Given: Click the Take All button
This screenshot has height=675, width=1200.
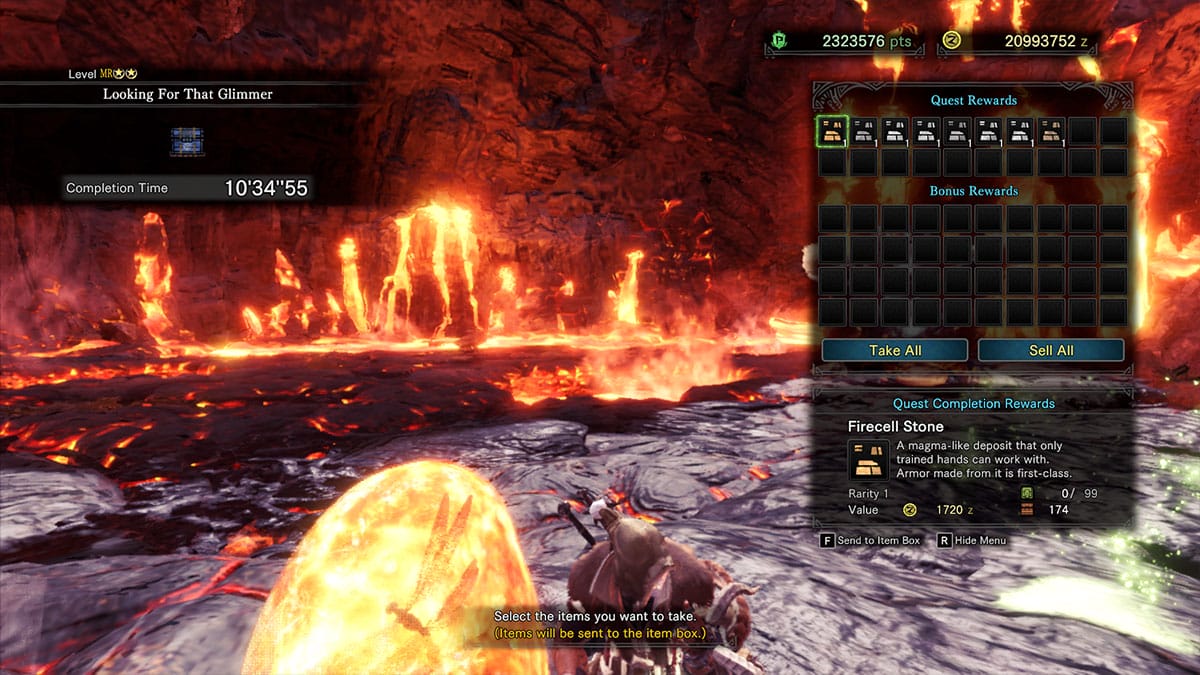Looking at the screenshot, I should coord(895,350).
